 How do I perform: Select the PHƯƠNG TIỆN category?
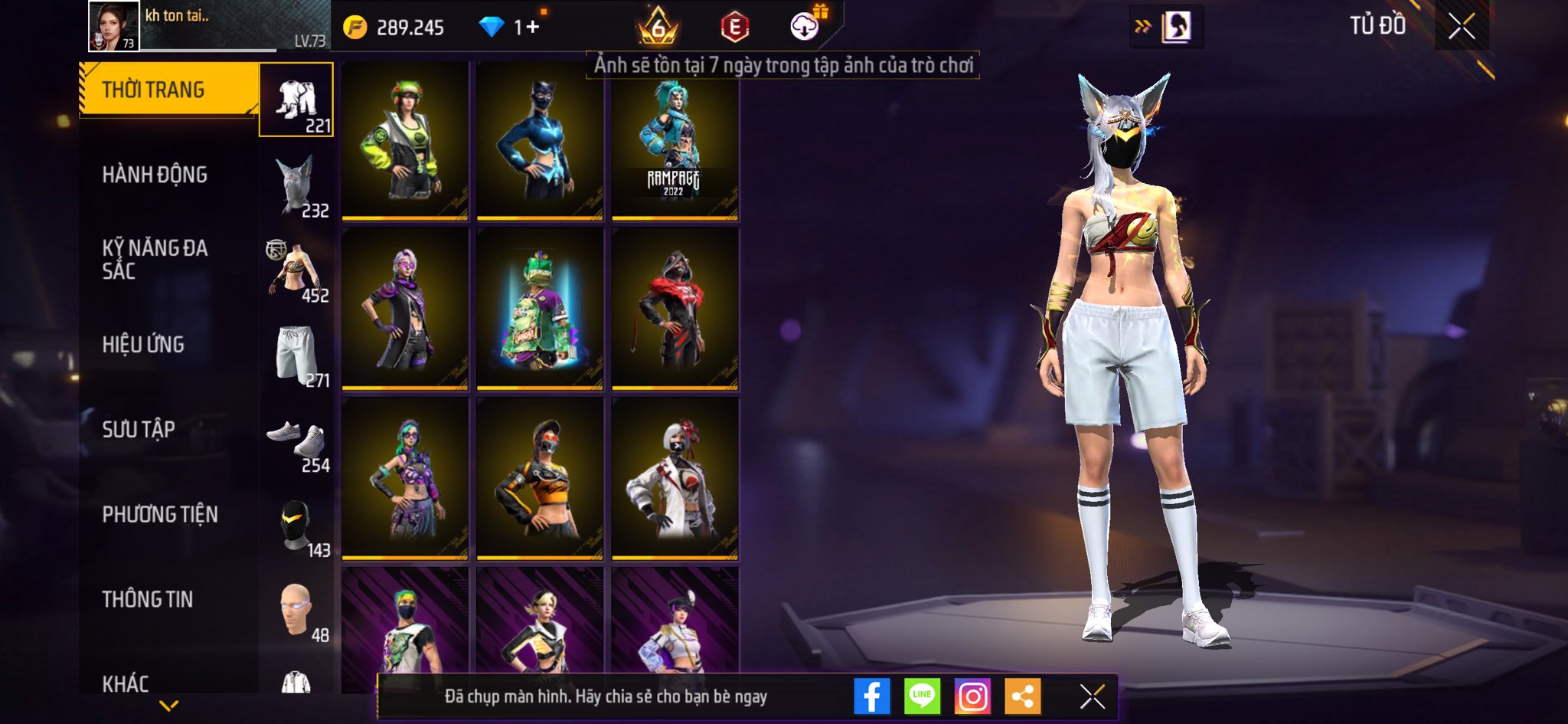point(160,514)
